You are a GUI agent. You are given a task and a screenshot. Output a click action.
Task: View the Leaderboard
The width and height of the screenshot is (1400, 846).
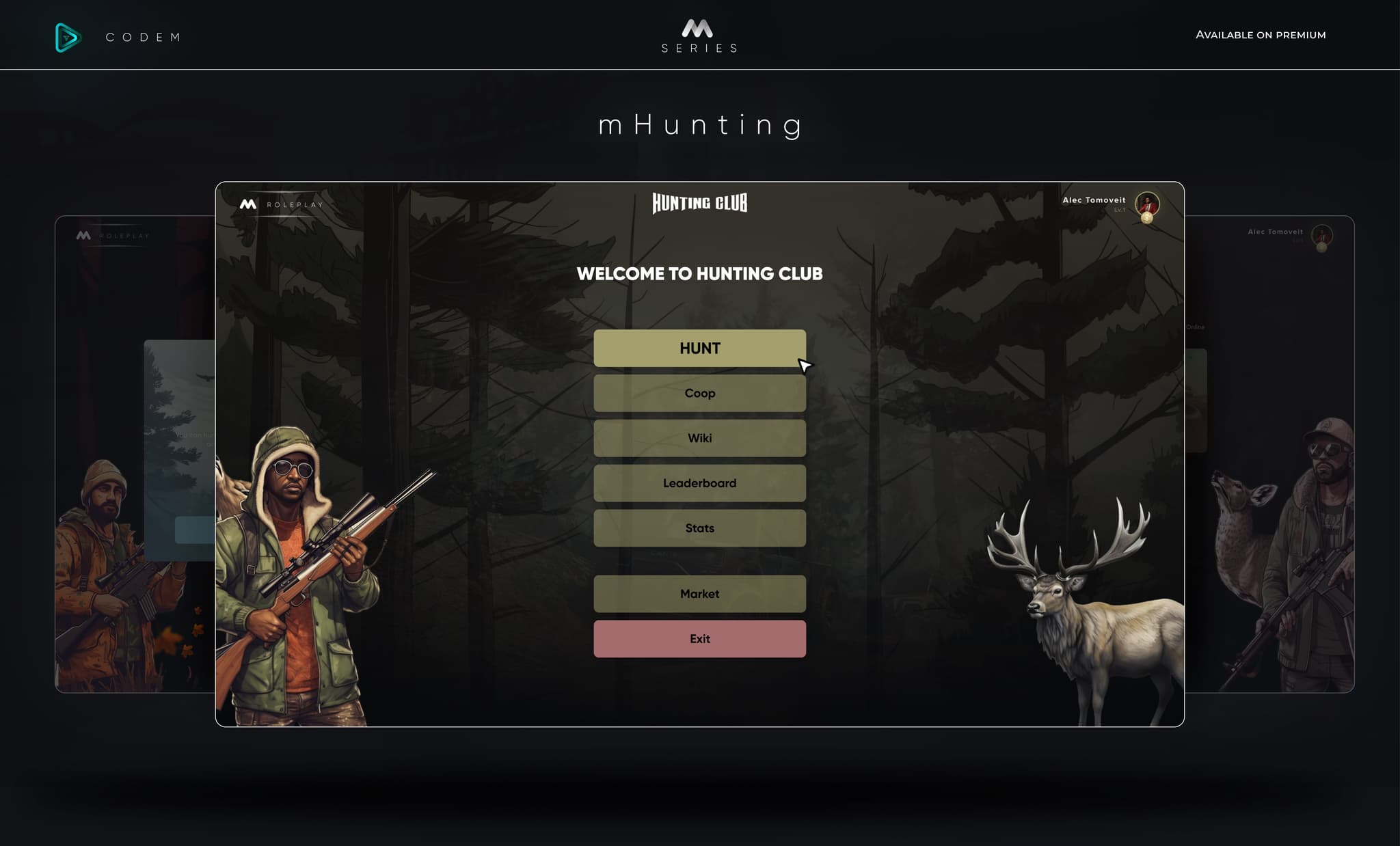click(699, 482)
